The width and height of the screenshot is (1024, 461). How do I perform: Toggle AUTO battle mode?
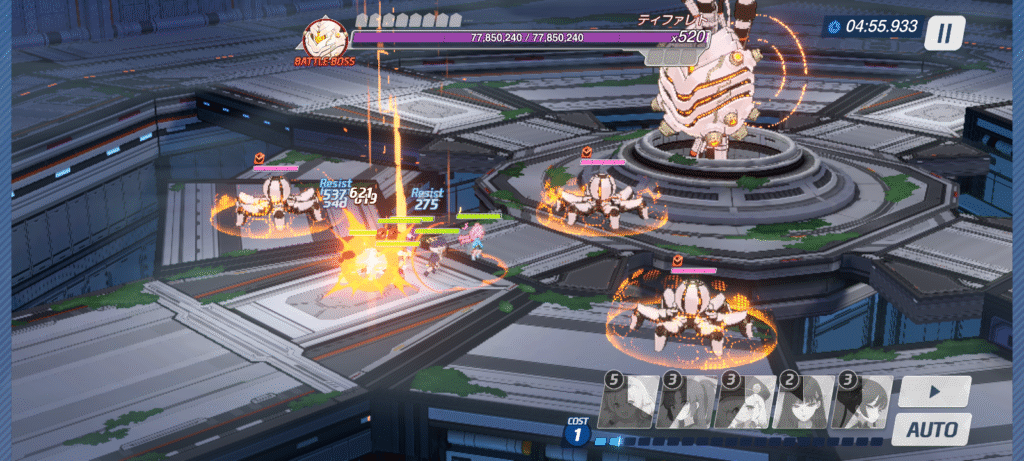pyautogui.click(x=931, y=430)
